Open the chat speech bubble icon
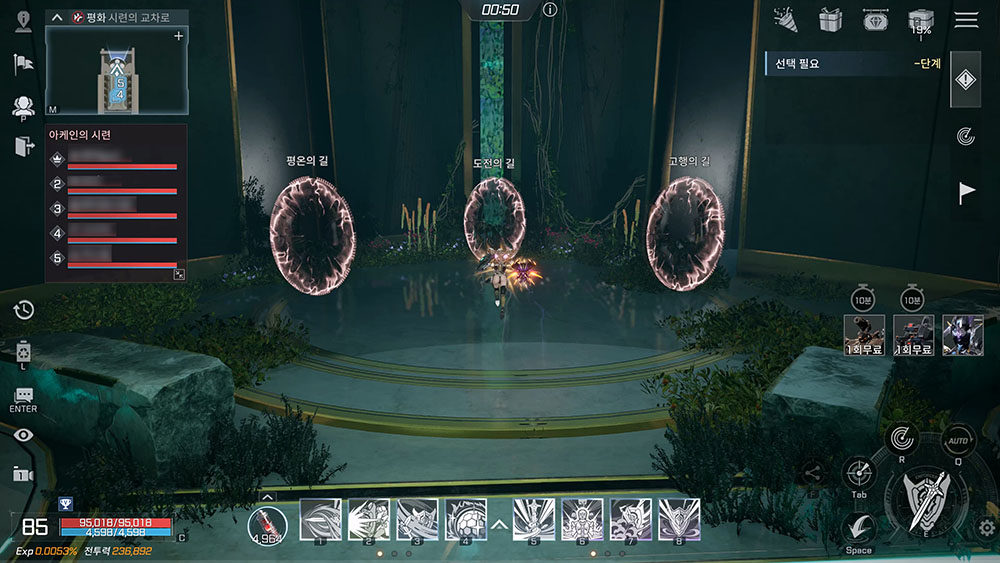This screenshot has height=563, width=1000. 23,396
